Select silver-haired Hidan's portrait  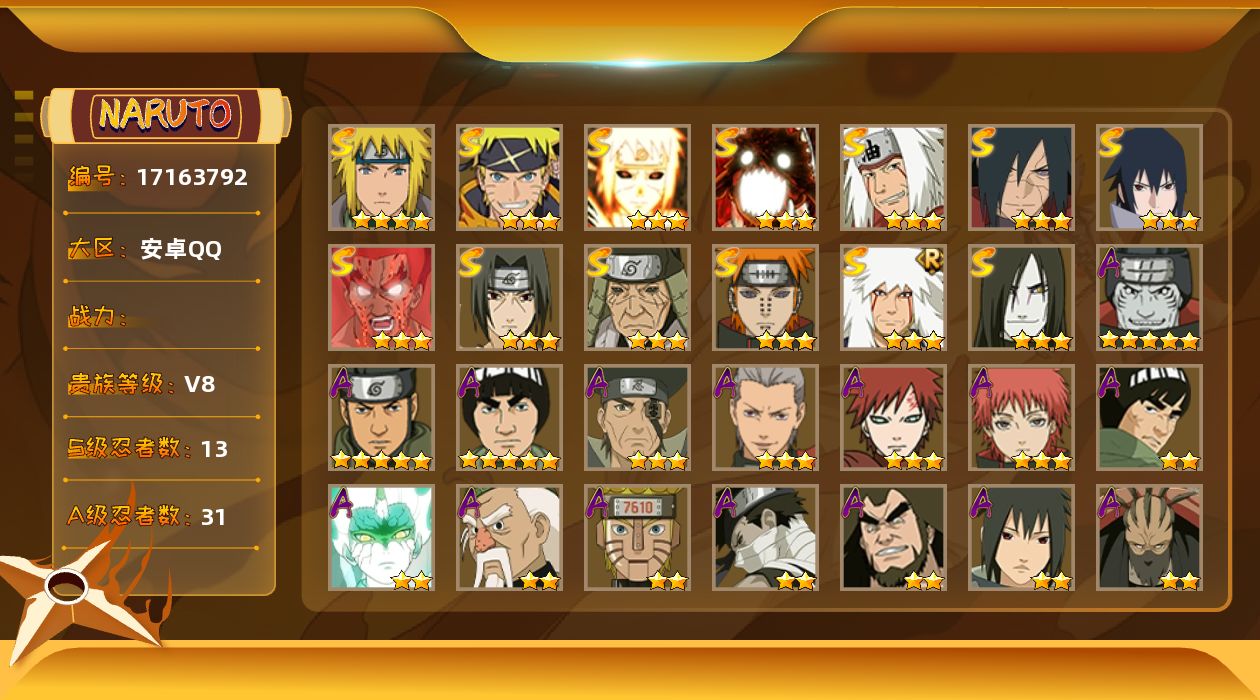[x=765, y=417]
